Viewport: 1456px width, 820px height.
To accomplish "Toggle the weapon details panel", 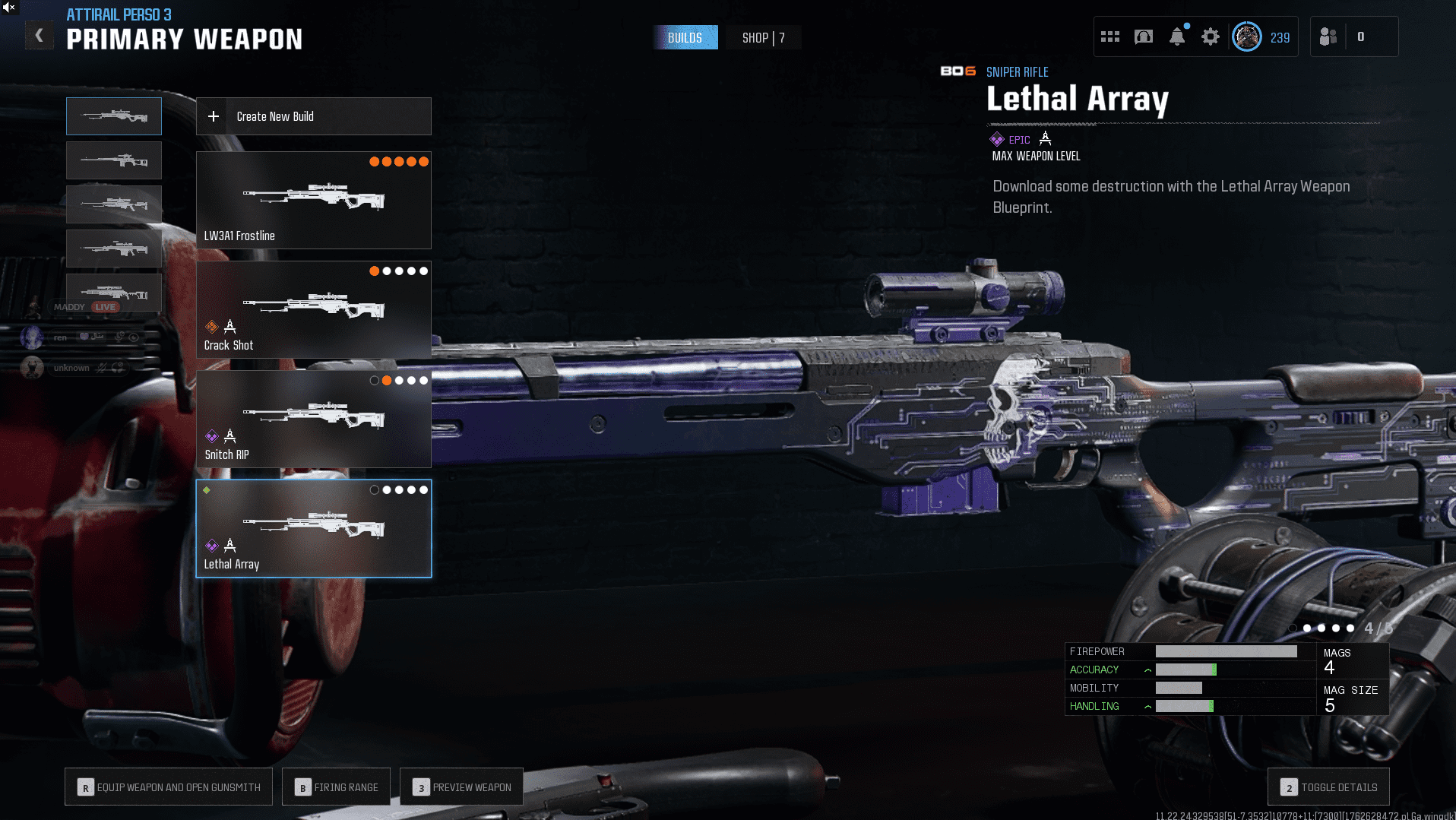I will click(x=1328, y=787).
